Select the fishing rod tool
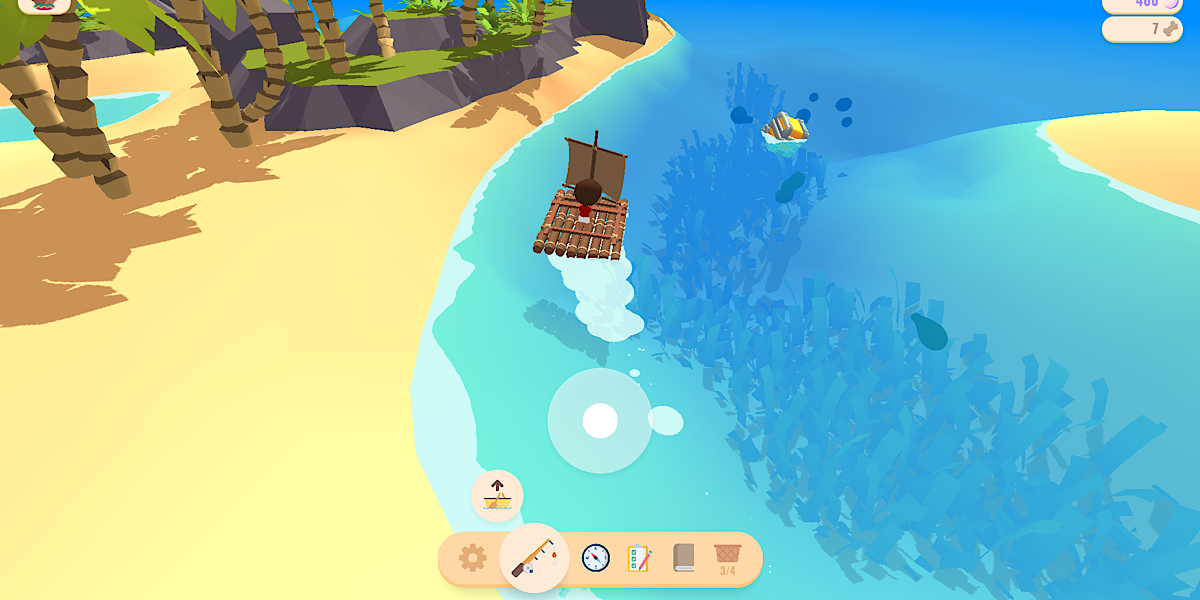The height and width of the screenshot is (600, 1200). [534, 558]
